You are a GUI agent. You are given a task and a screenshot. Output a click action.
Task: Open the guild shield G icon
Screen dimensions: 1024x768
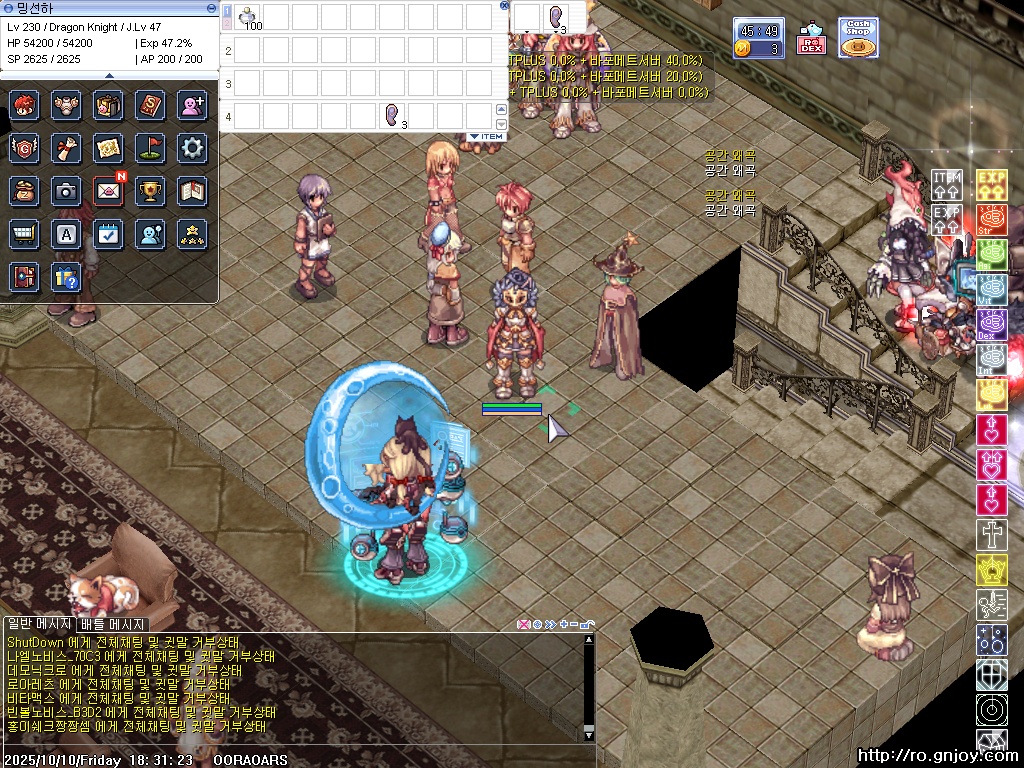tap(24, 148)
